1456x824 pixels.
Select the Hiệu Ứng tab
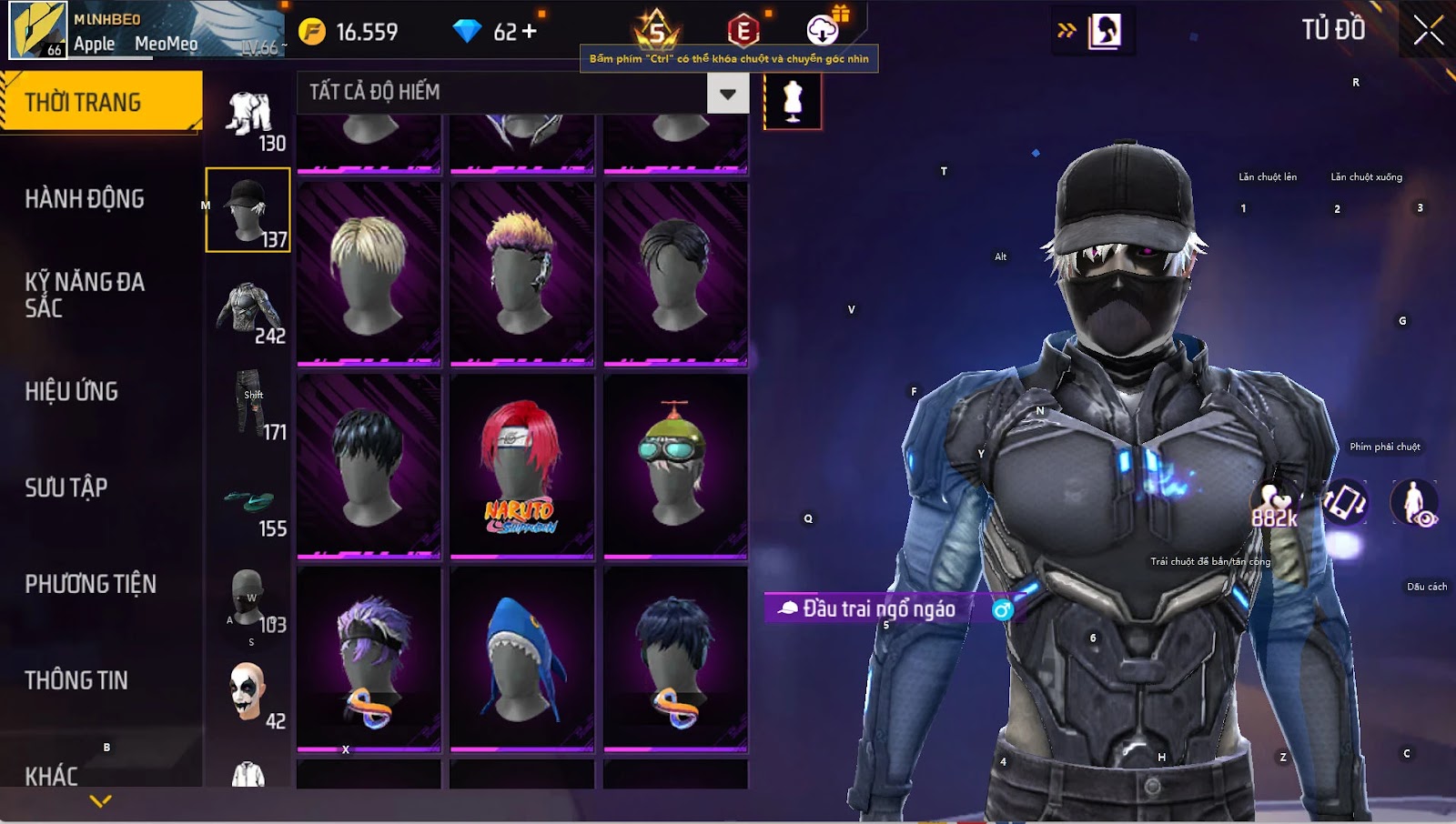(72, 391)
